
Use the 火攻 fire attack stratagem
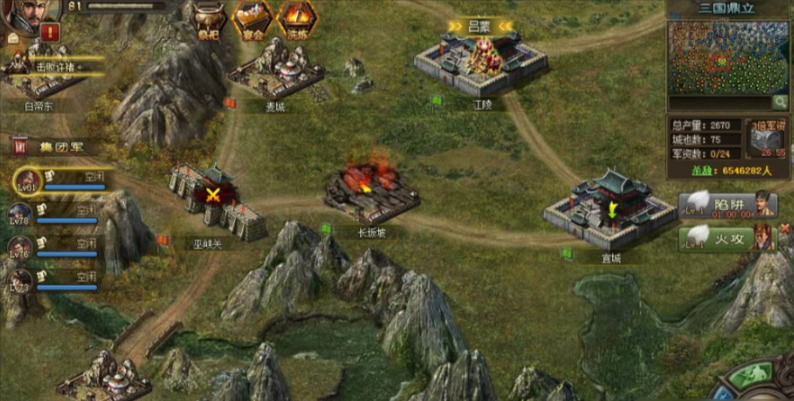point(727,239)
